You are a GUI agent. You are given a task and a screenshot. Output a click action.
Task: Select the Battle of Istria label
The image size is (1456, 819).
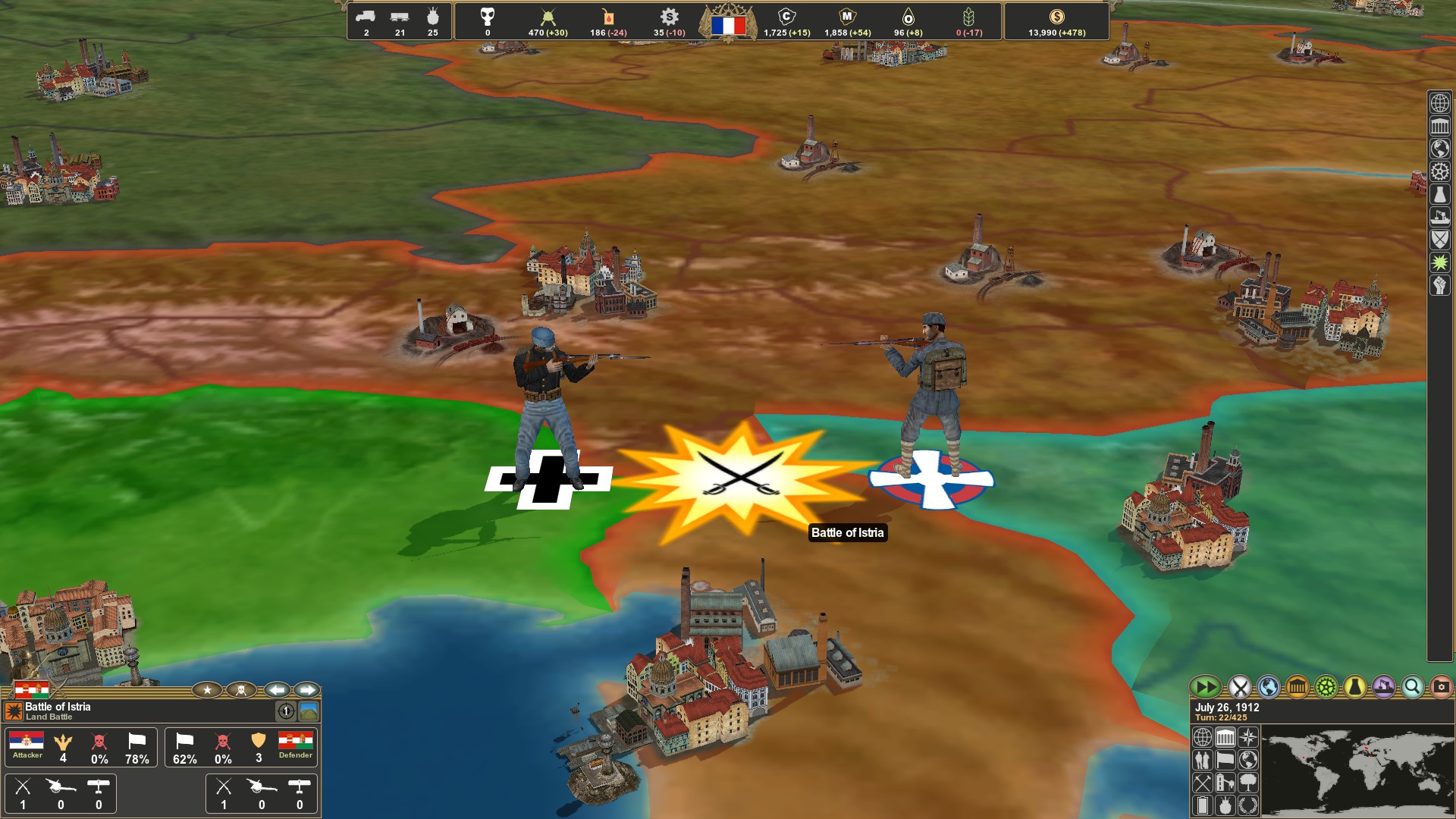coord(847,532)
